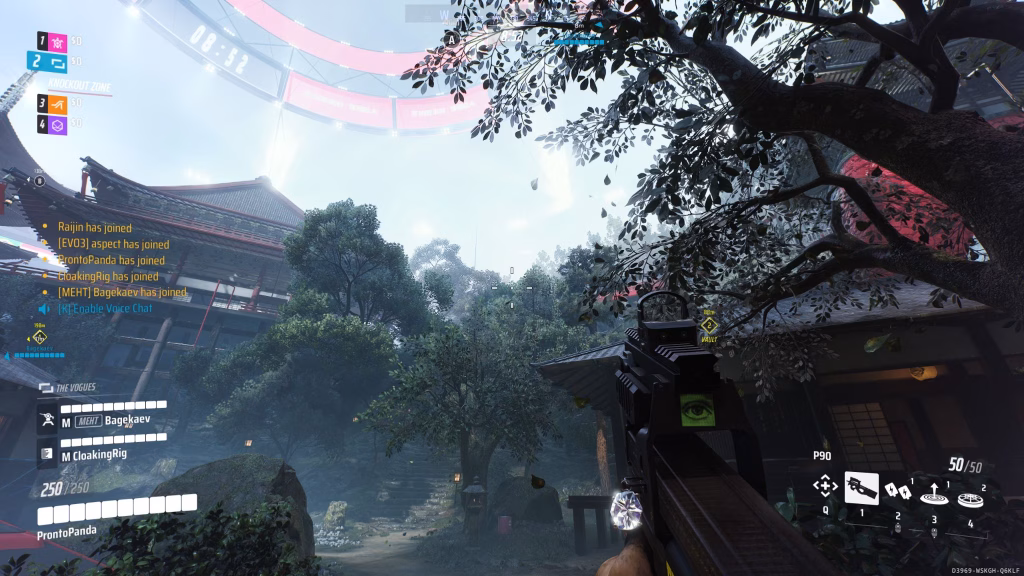The image size is (1024, 576).
Task: Choose the lightning cards gadget slot
Action: [896, 490]
